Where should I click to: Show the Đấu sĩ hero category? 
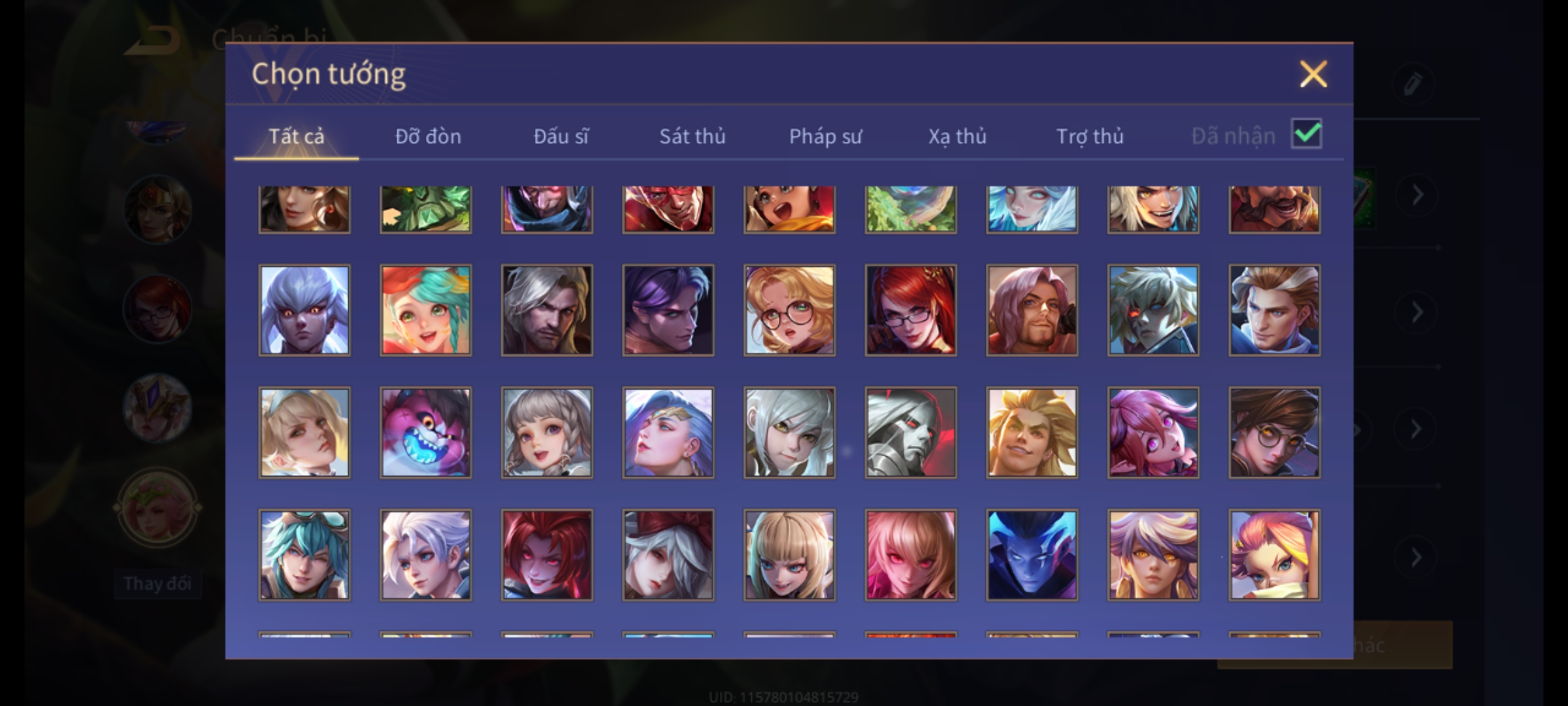coord(561,136)
